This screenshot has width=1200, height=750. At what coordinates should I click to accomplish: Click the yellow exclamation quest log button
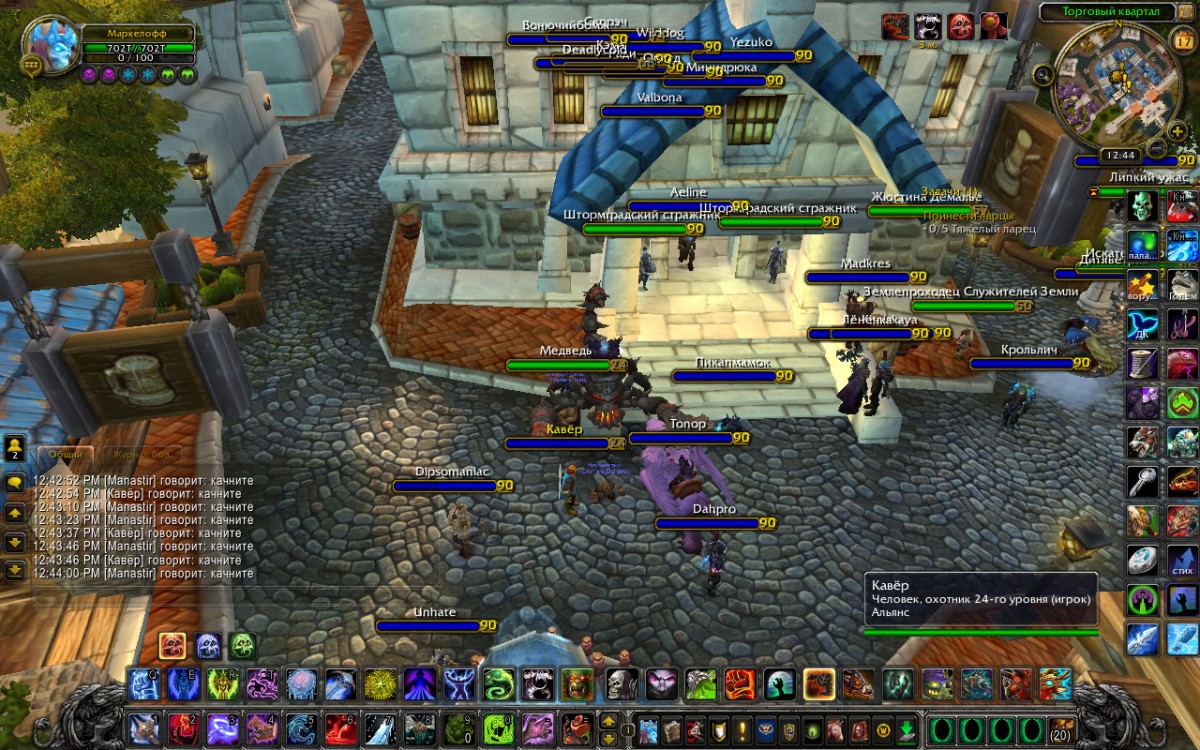click(x=743, y=727)
